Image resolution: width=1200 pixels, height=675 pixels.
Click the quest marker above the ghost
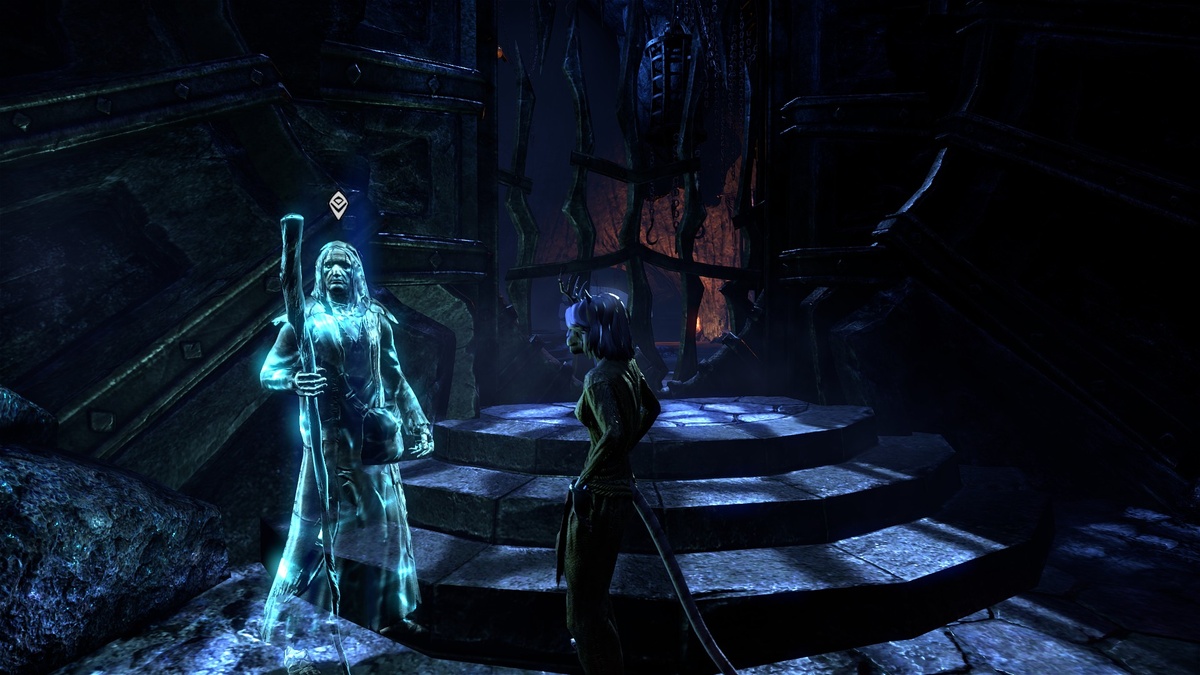point(338,205)
